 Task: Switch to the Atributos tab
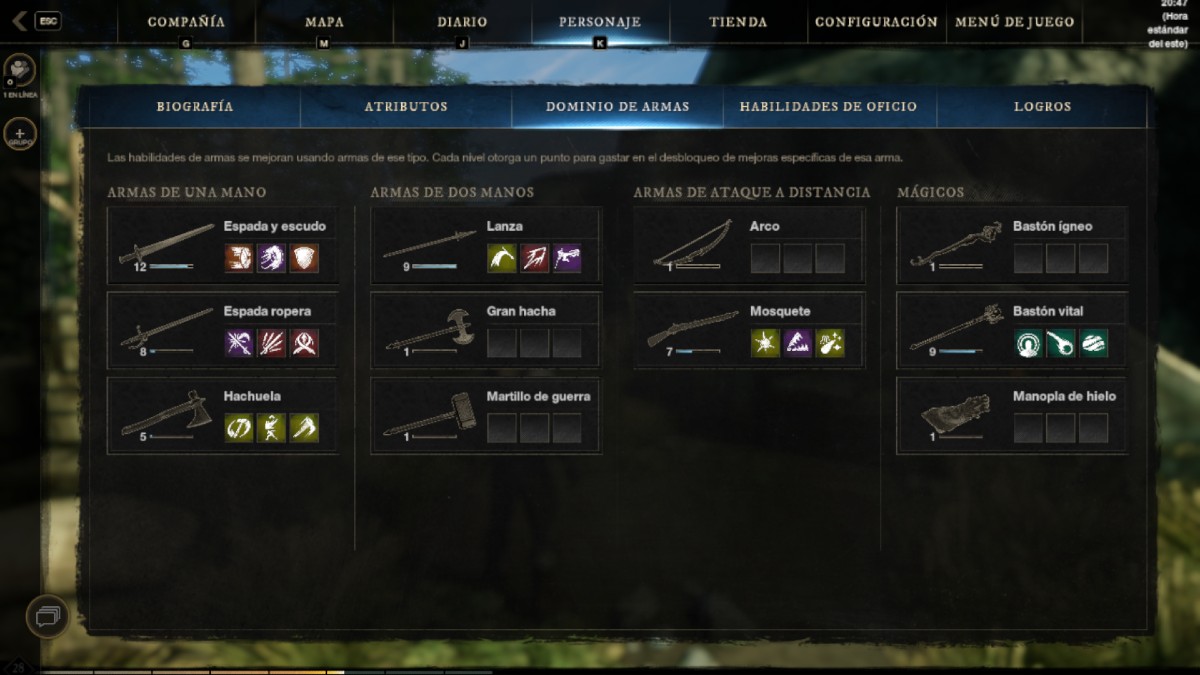[x=406, y=106]
